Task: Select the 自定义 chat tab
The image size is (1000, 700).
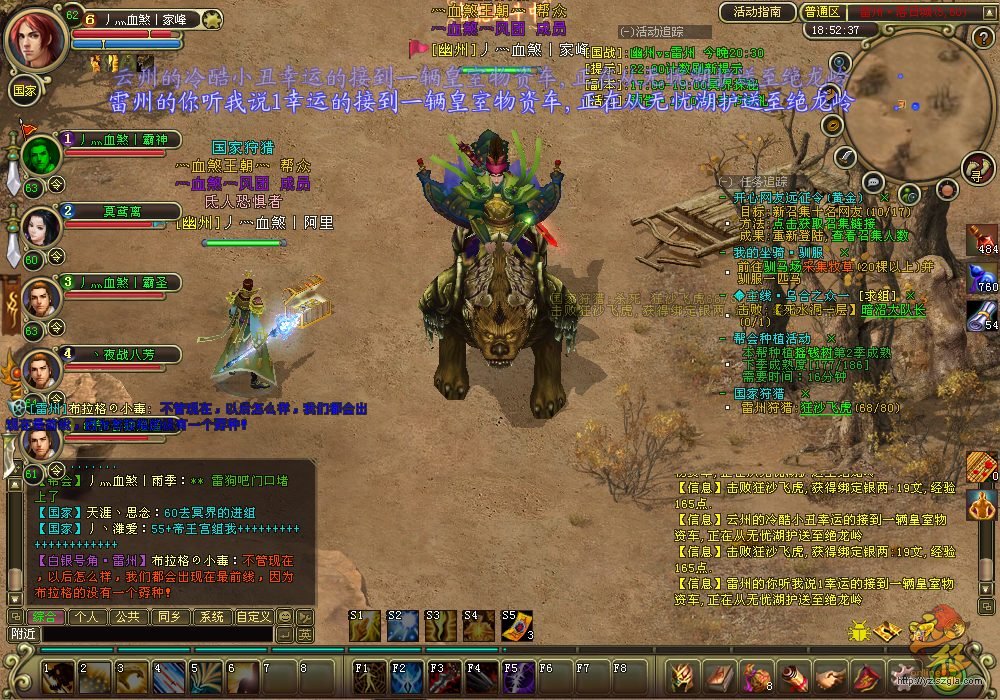Action: (253, 617)
